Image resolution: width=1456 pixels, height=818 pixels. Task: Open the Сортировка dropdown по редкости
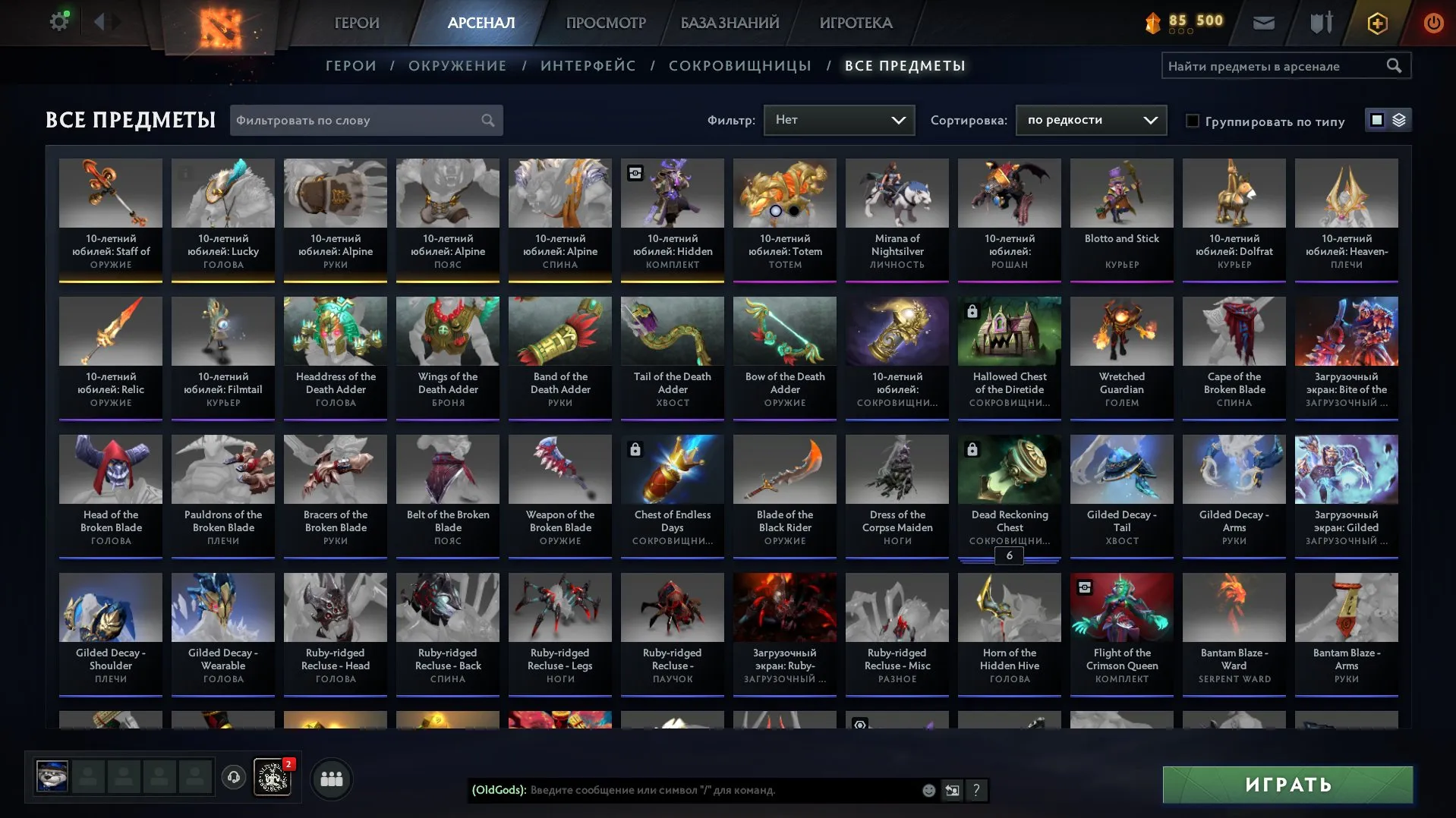(x=1090, y=120)
